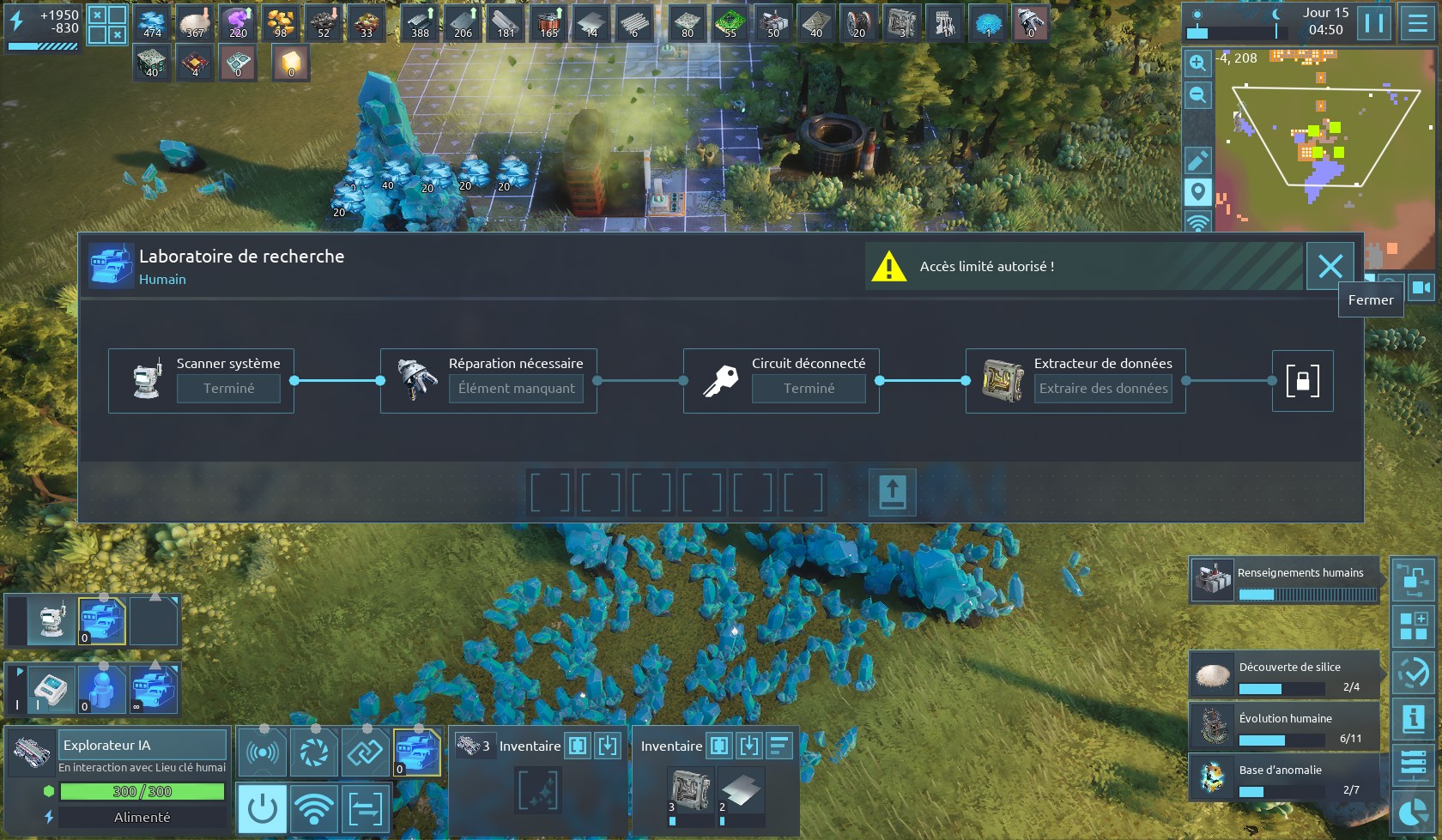Toggle the unit's Wi-Fi signal button
The height and width of the screenshot is (840, 1442).
click(314, 808)
